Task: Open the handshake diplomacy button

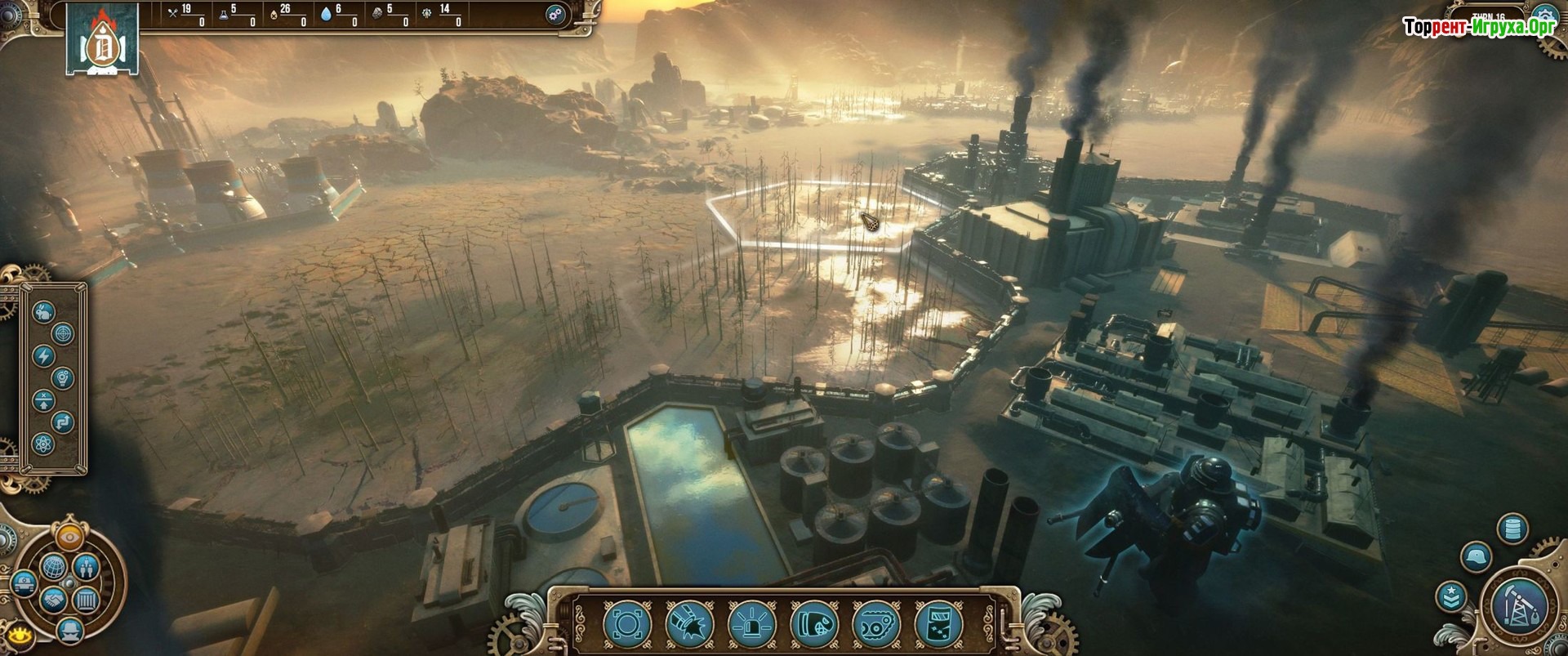Action: (52, 600)
